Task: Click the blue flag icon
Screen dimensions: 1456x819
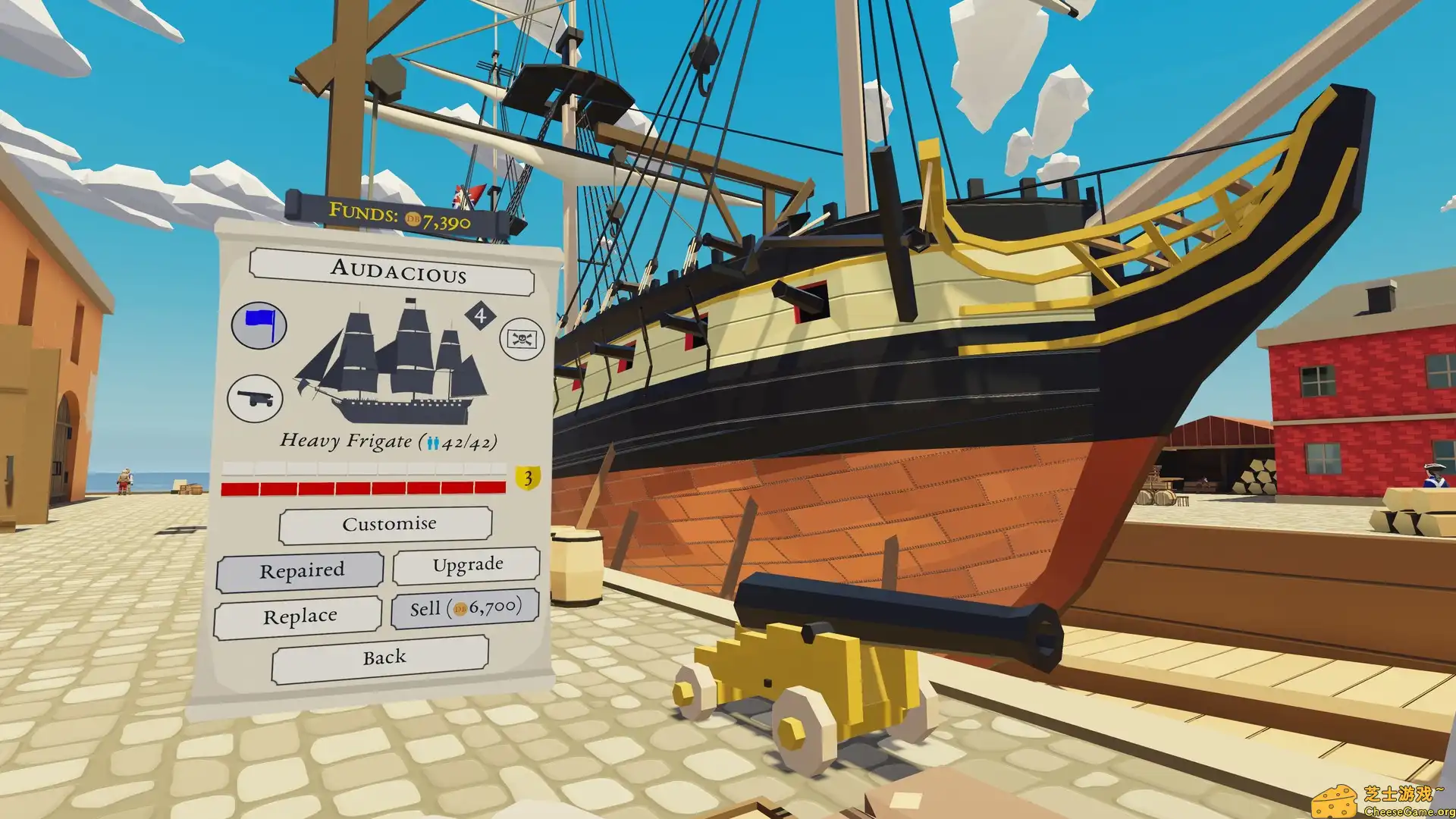Action: (259, 325)
